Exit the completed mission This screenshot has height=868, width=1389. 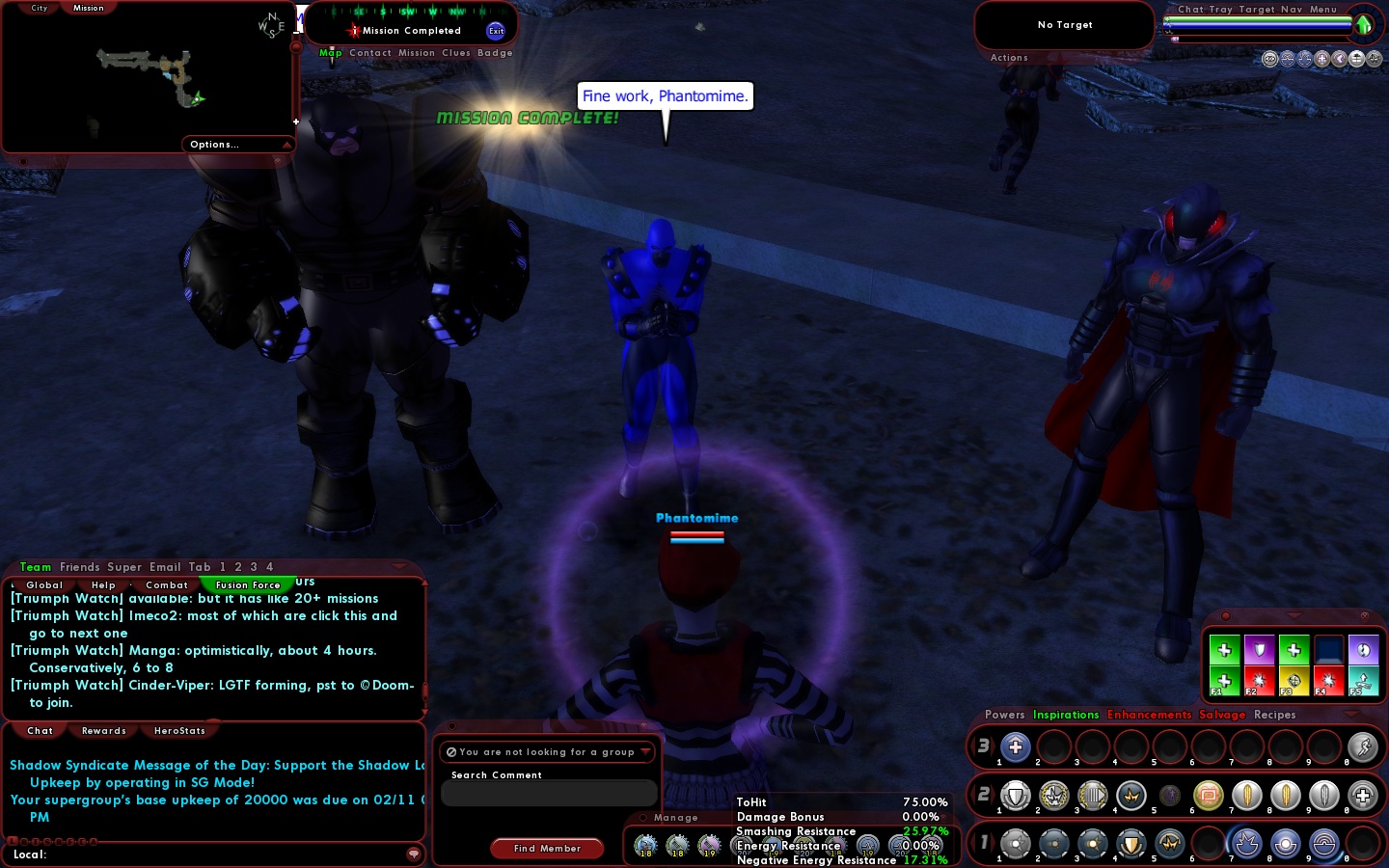tap(496, 31)
